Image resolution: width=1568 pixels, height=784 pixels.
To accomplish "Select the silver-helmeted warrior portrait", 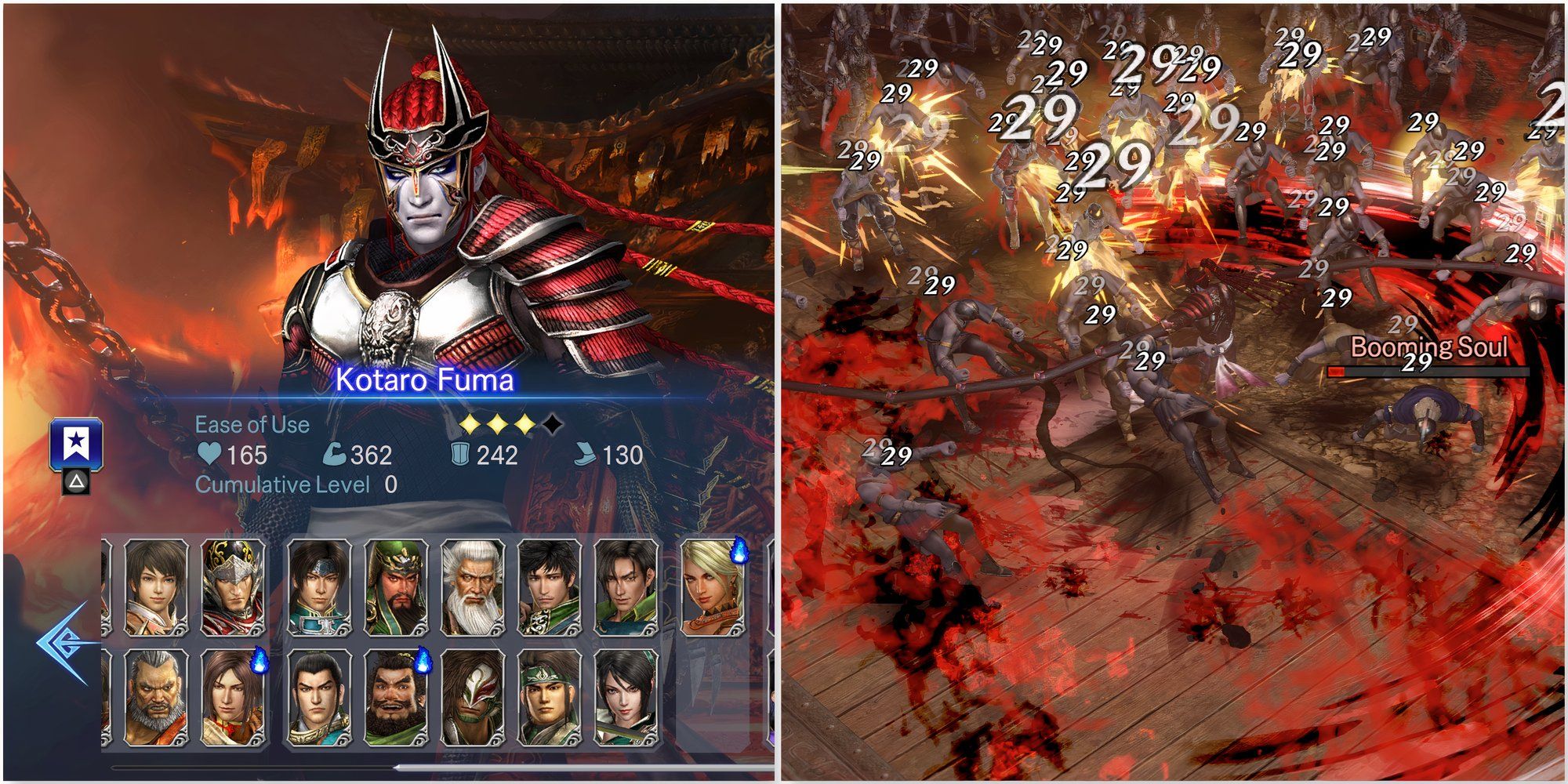I will point(233,586).
